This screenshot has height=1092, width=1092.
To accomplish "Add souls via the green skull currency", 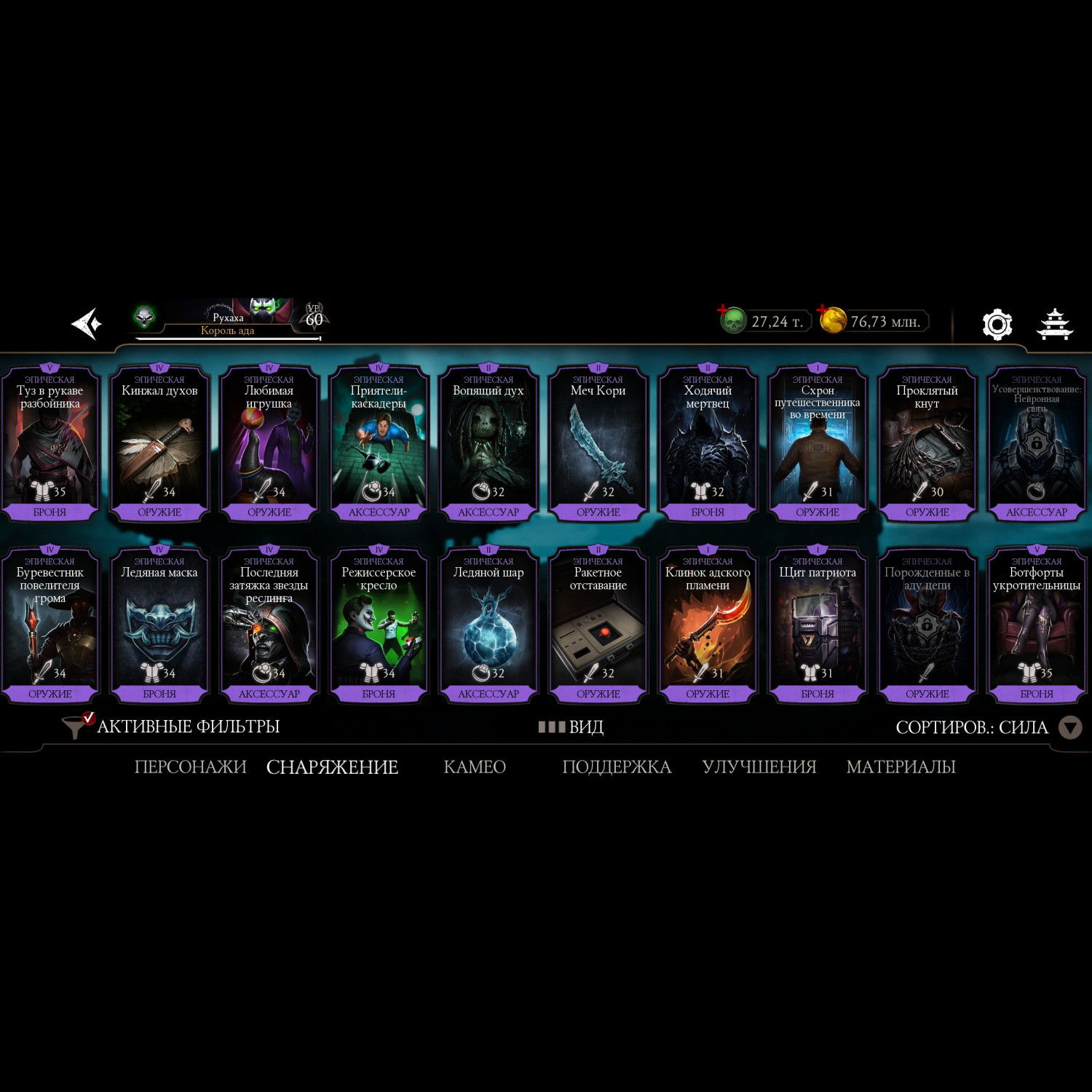I will coord(733,320).
